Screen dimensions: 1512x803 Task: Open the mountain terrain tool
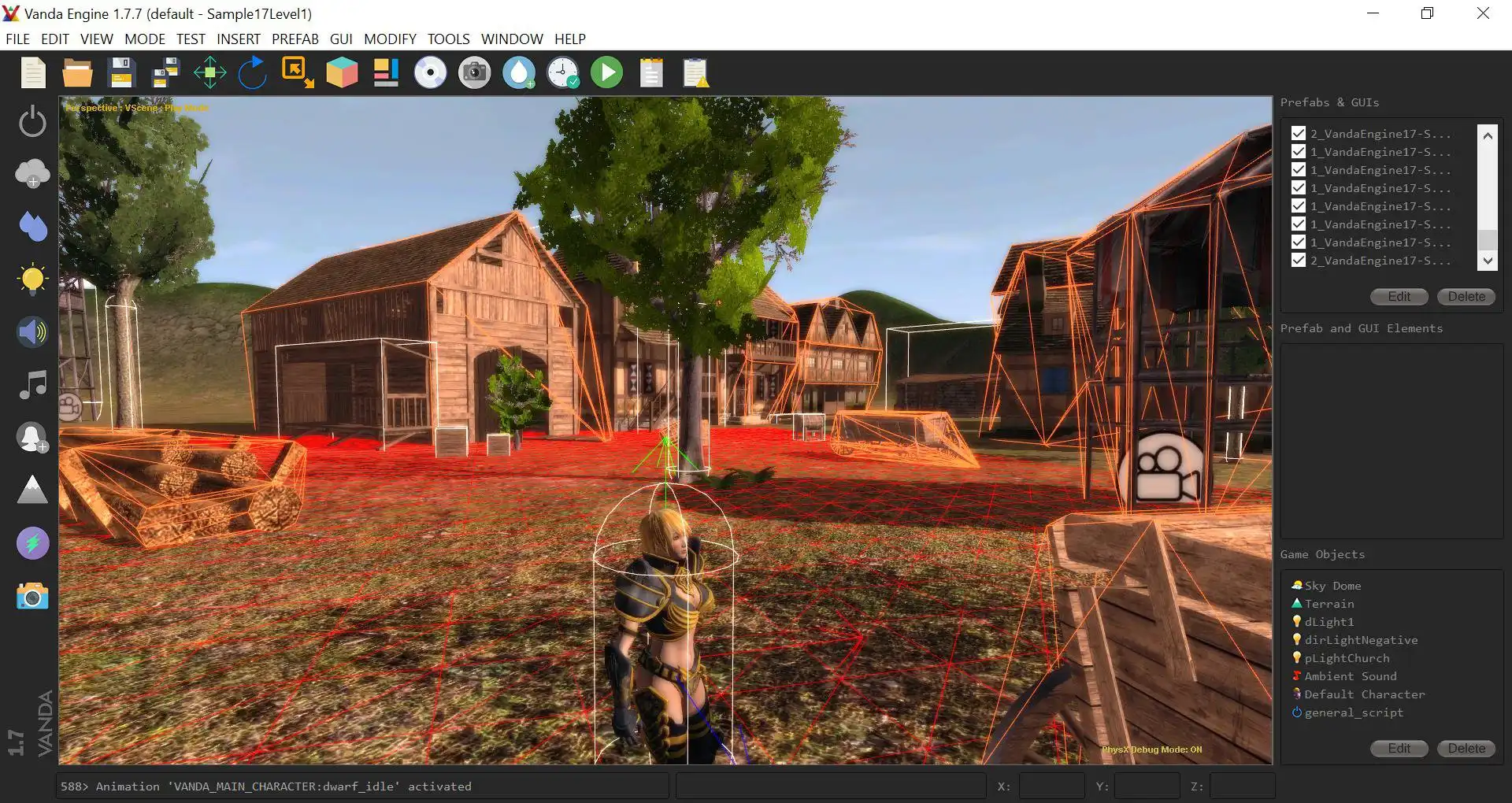coord(32,490)
